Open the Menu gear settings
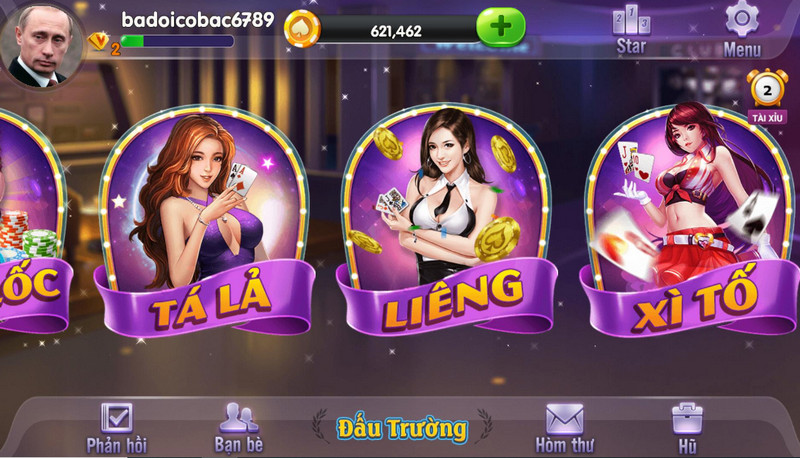The width and height of the screenshot is (800, 458). pyautogui.click(x=742, y=28)
